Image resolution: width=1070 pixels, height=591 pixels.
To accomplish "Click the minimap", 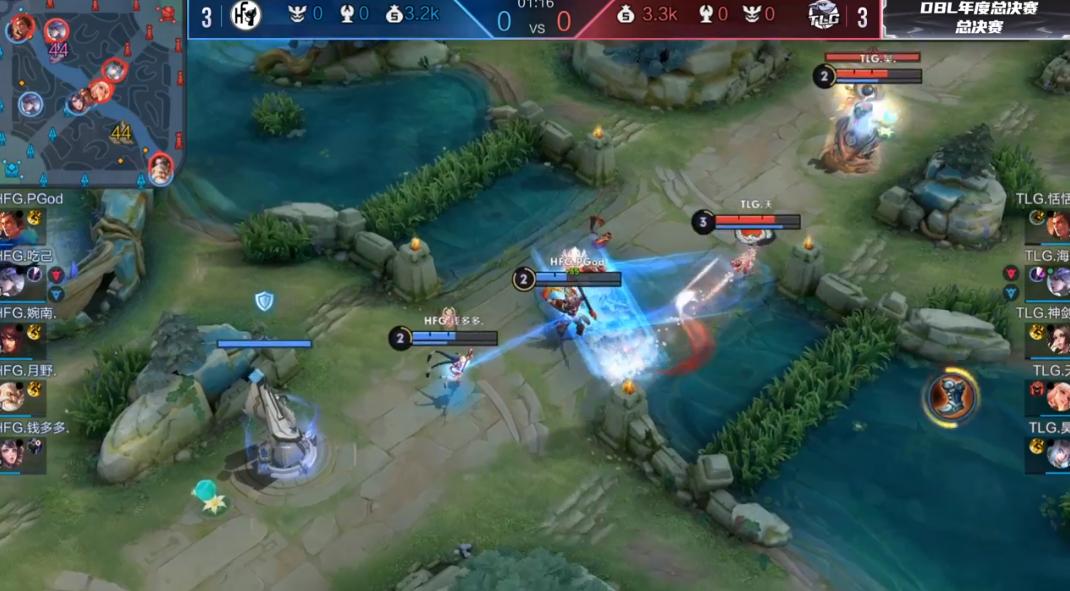I will 92,92.
